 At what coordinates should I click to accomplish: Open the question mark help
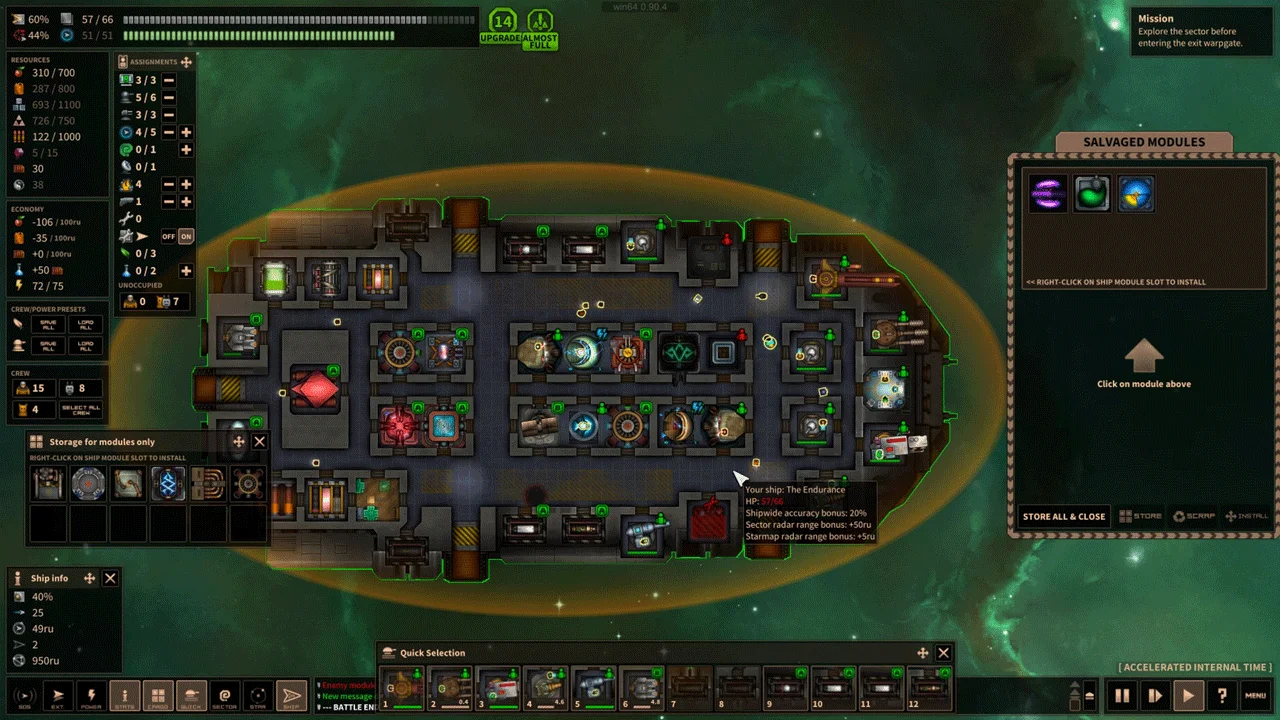tap(1221, 695)
